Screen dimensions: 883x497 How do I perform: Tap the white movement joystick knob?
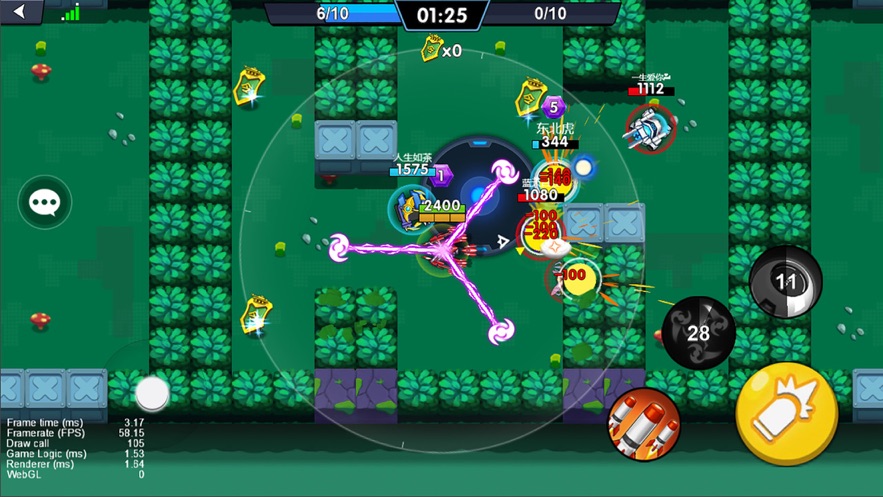coord(152,393)
